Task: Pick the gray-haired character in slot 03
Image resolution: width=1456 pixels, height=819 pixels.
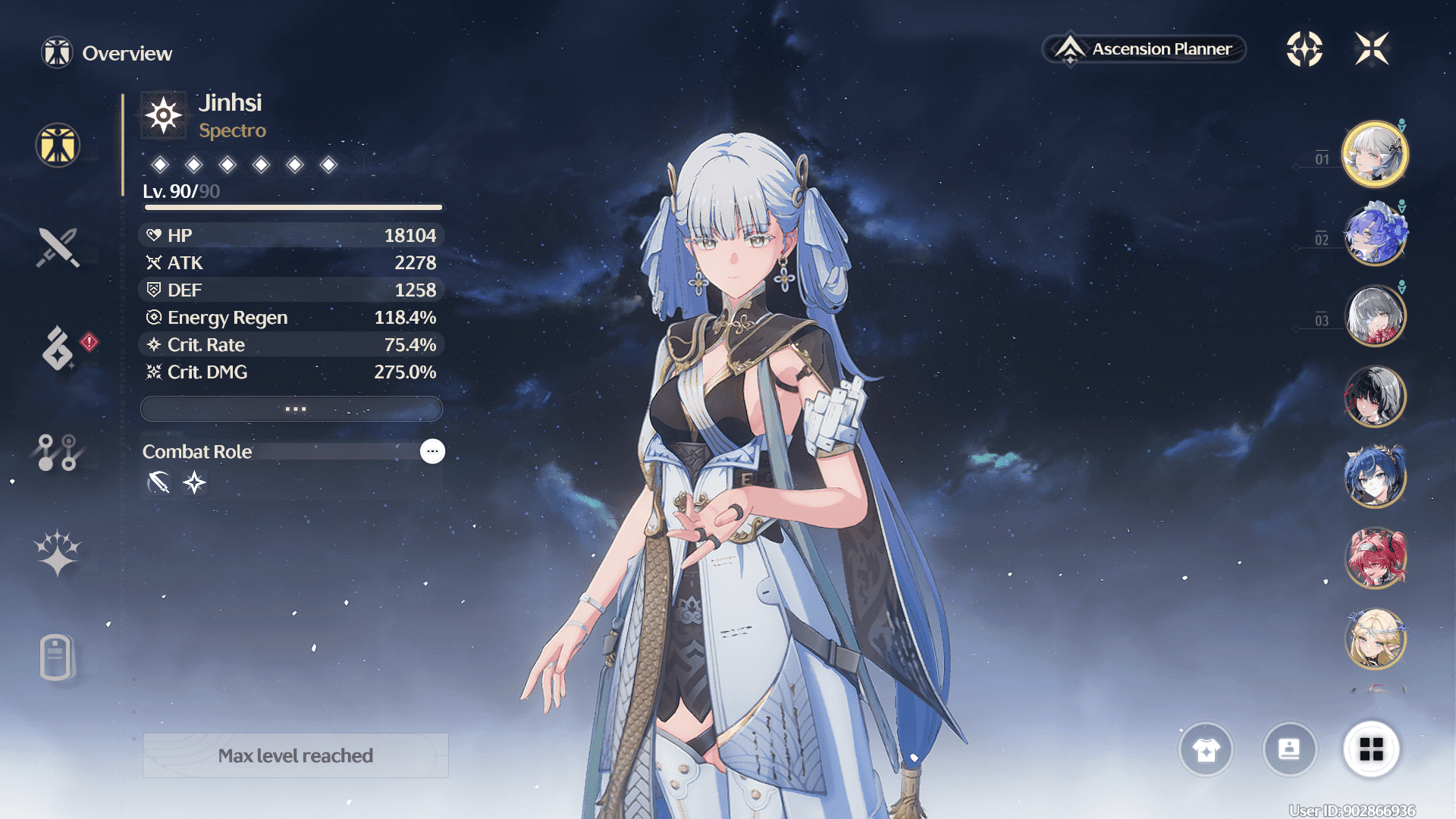Action: 1374,315
